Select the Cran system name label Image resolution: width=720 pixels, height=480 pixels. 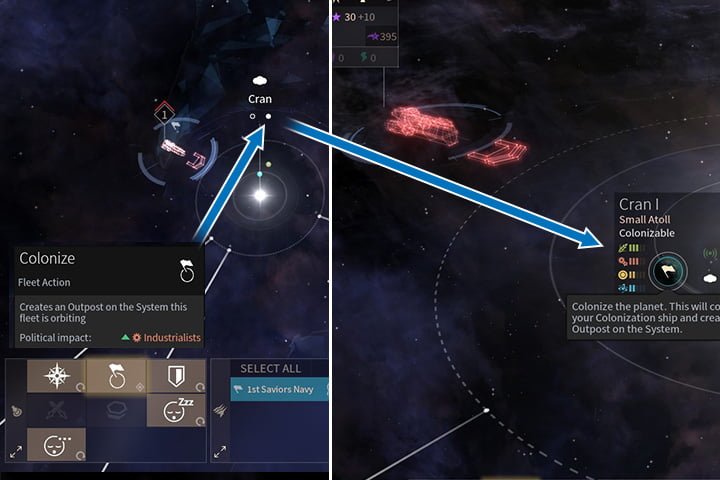(259, 99)
